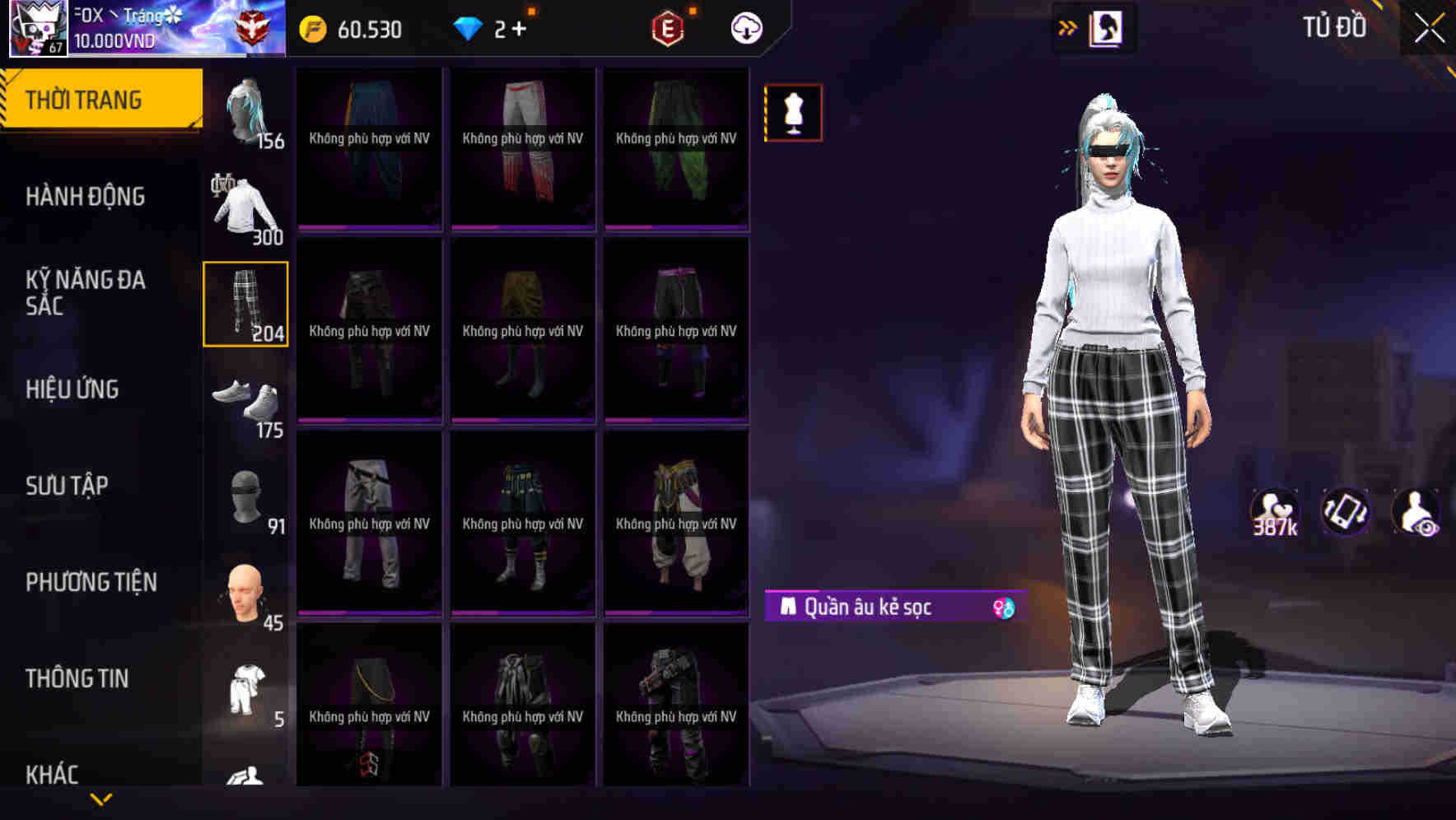1456x820 pixels.
Task: Click the cloud download icon in top bar
Action: [x=745, y=27]
